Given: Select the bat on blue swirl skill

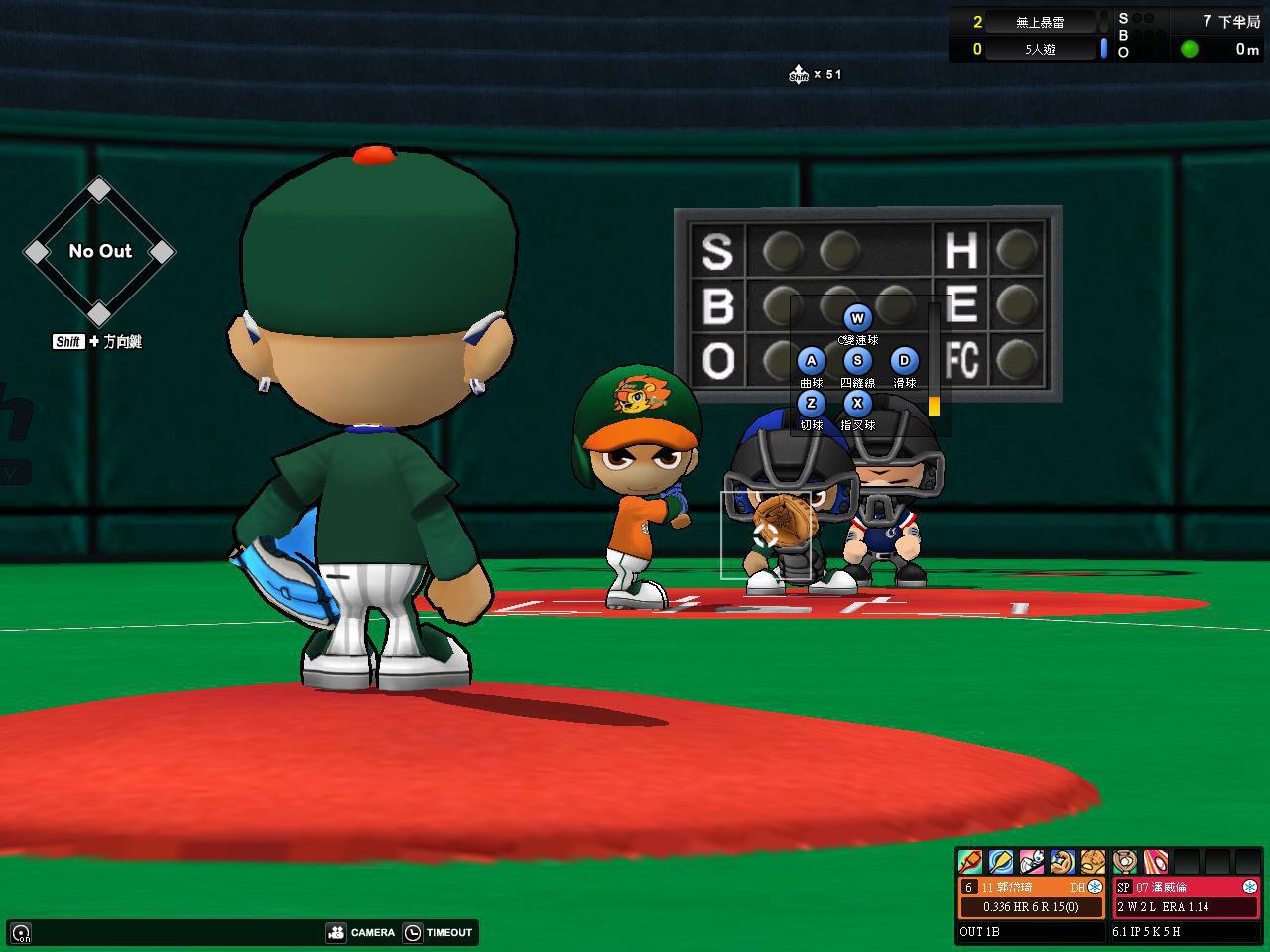Looking at the screenshot, I should pyautogui.click(x=1000, y=861).
